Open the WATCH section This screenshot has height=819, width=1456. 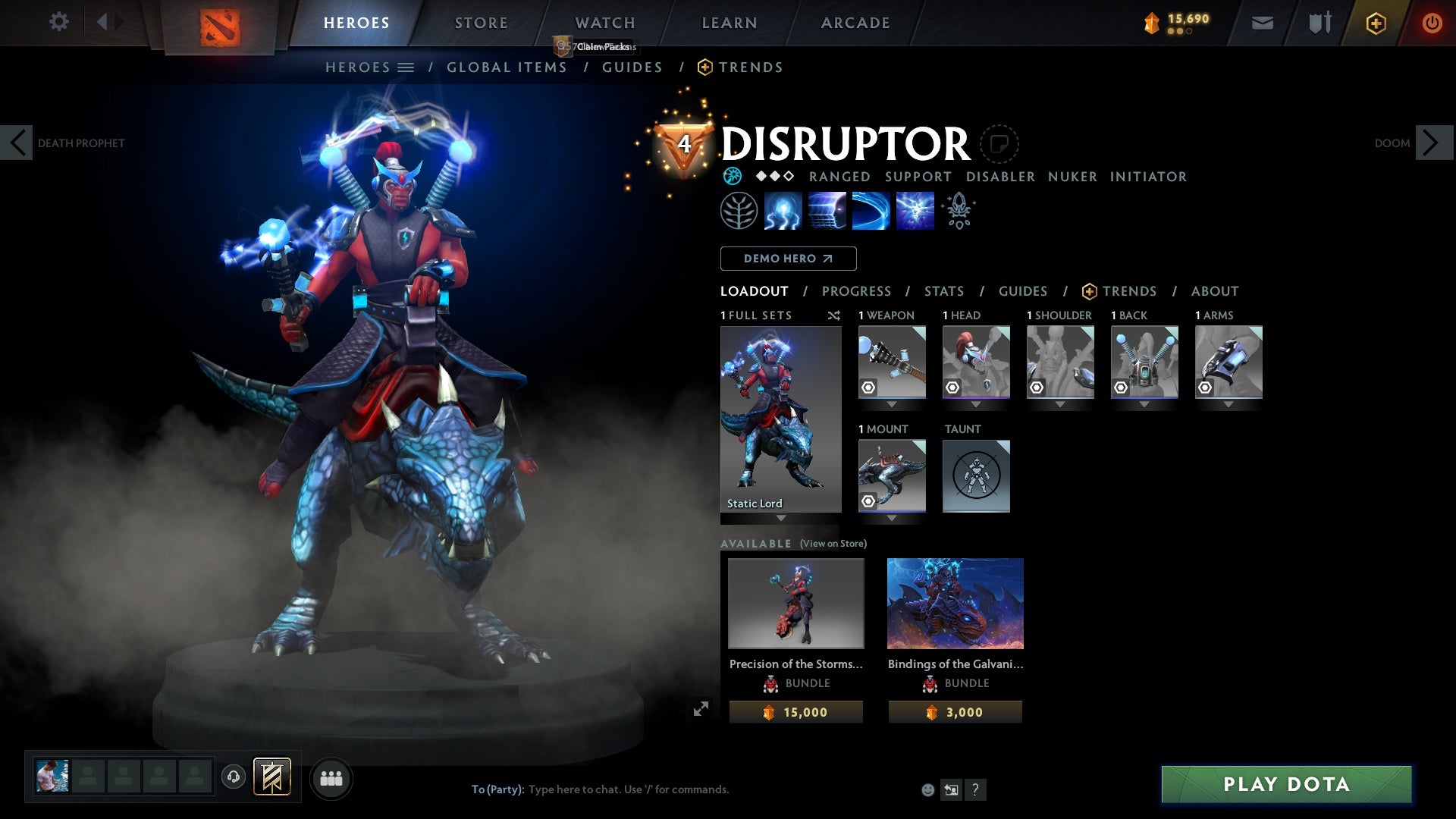pyautogui.click(x=604, y=23)
